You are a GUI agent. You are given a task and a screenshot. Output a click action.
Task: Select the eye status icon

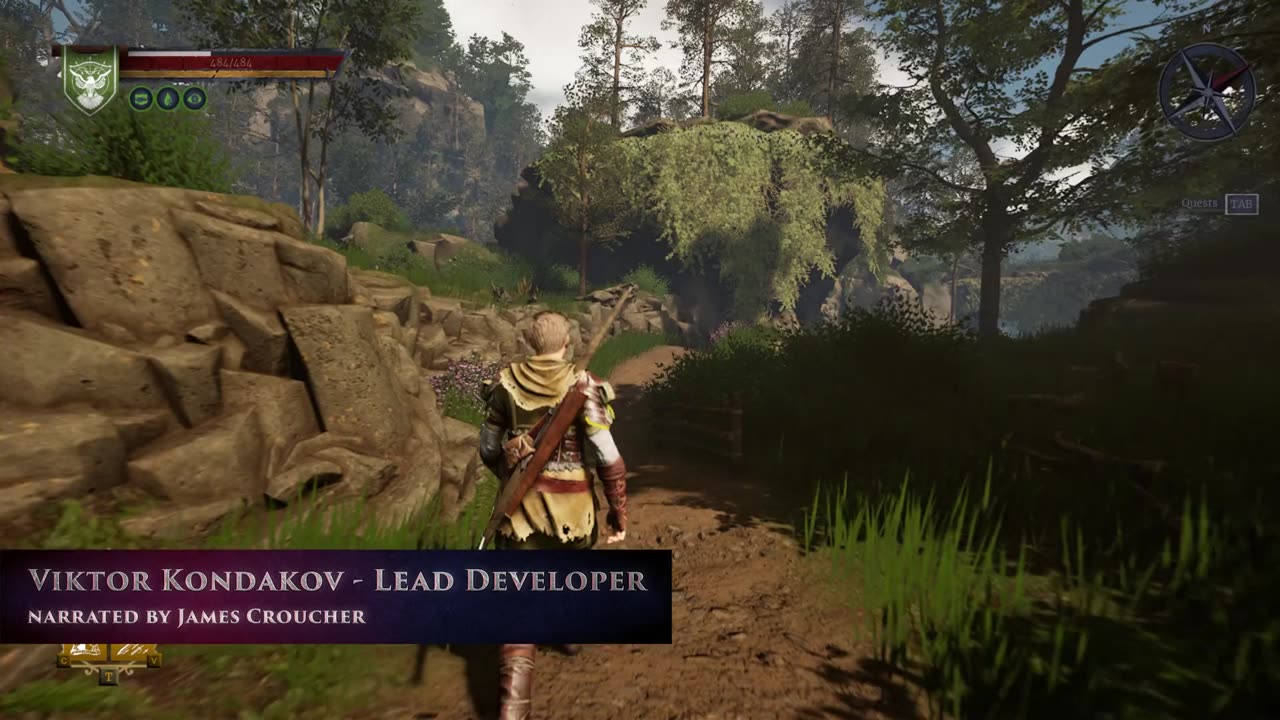coord(194,98)
